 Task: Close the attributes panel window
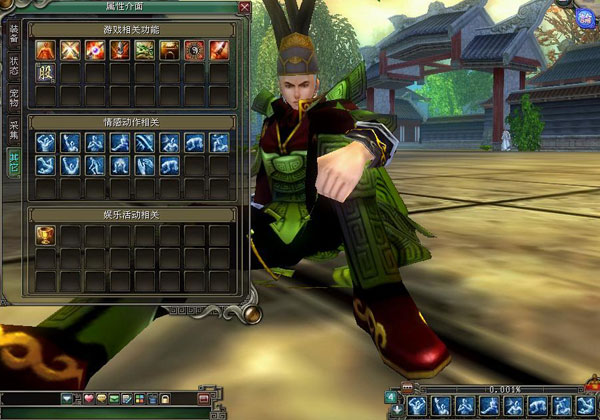(245, 8)
